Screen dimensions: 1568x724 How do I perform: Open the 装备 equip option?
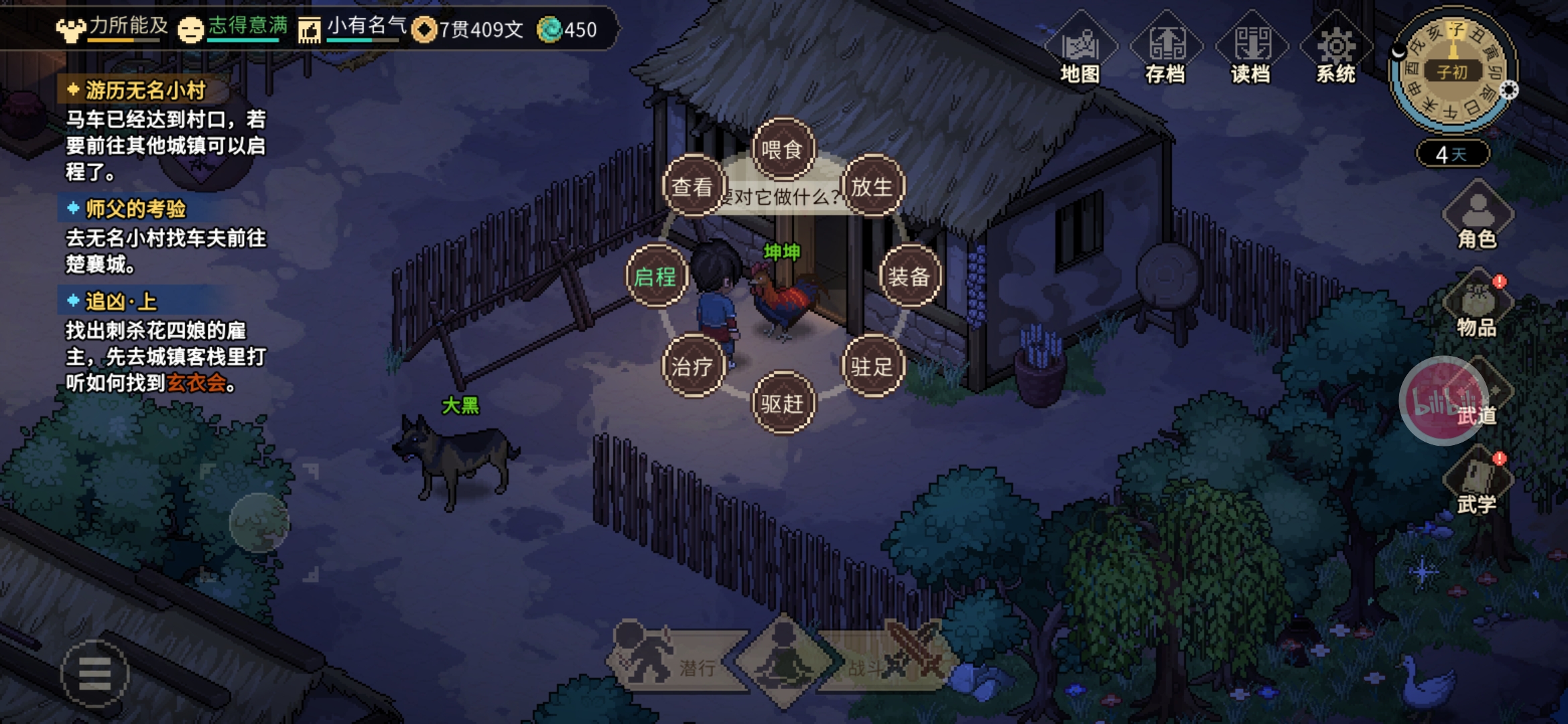pos(909,276)
